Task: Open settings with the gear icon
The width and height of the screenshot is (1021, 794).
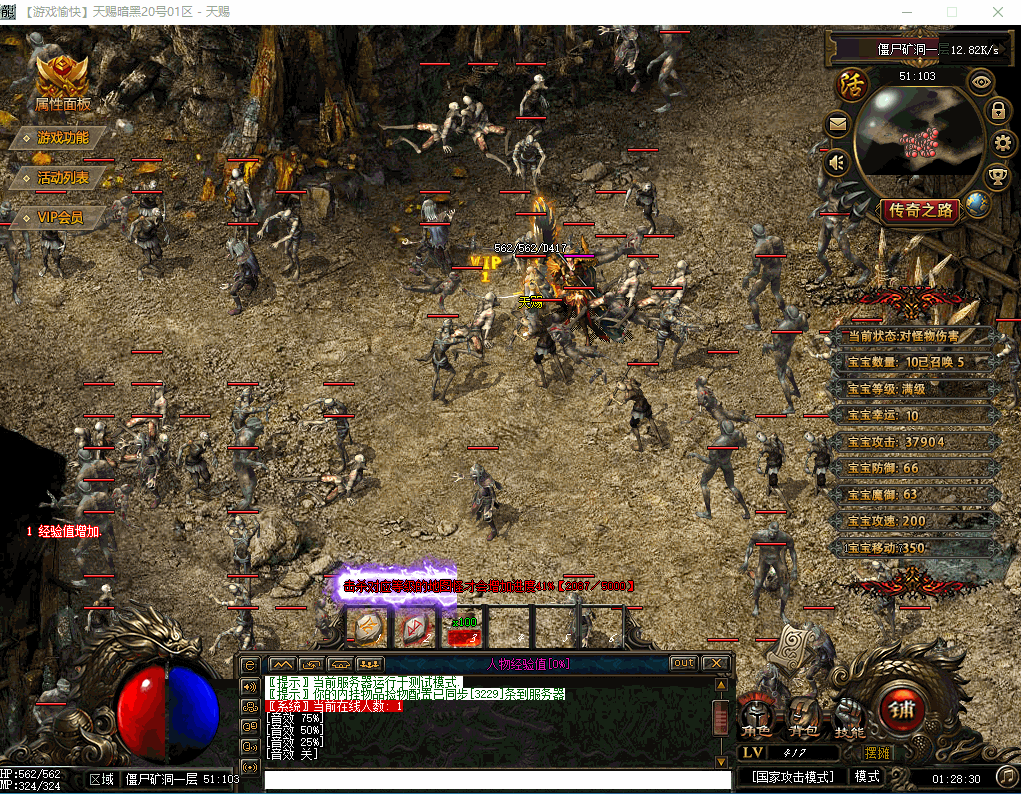Action: point(1003,143)
